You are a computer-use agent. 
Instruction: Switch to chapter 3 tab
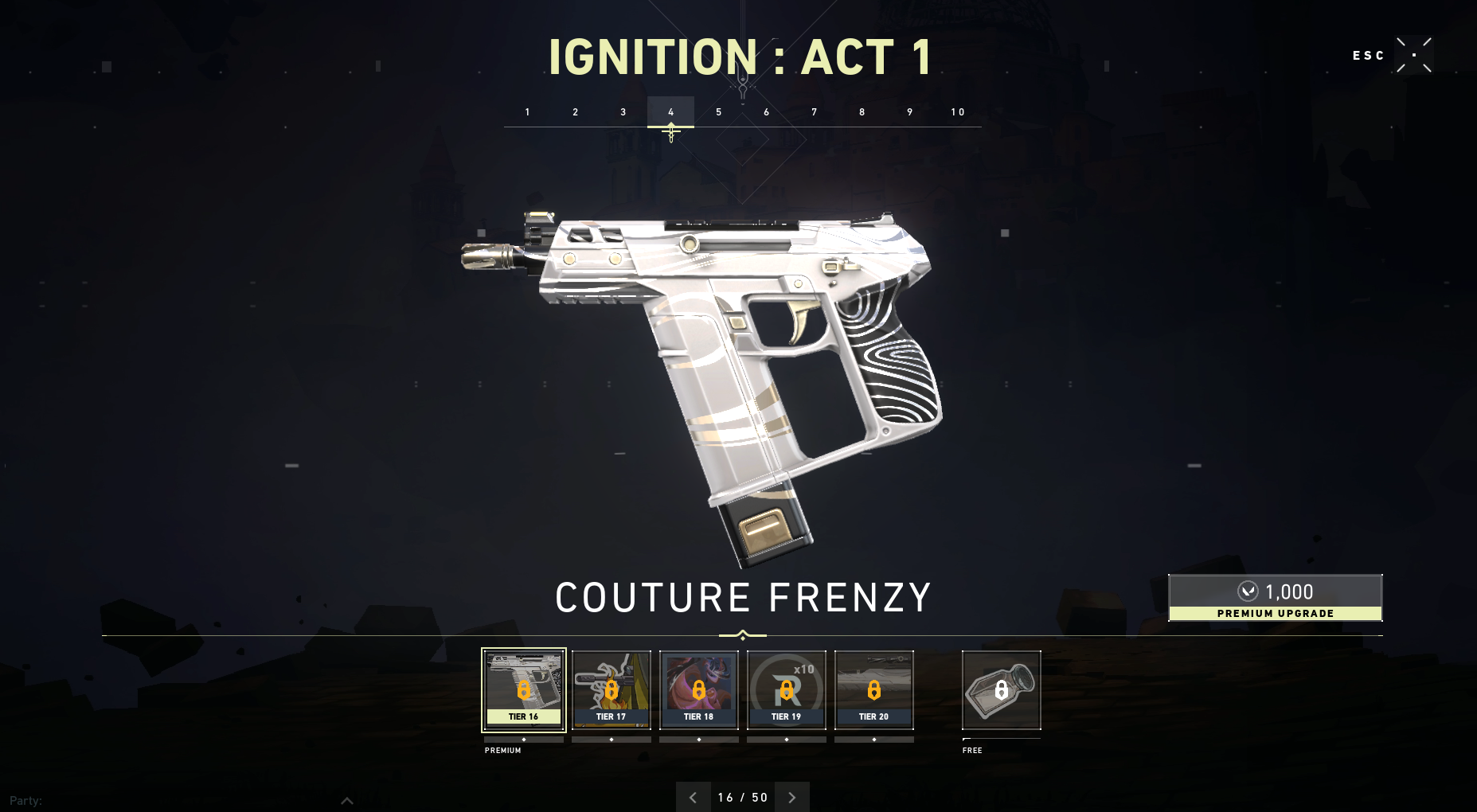(623, 112)
